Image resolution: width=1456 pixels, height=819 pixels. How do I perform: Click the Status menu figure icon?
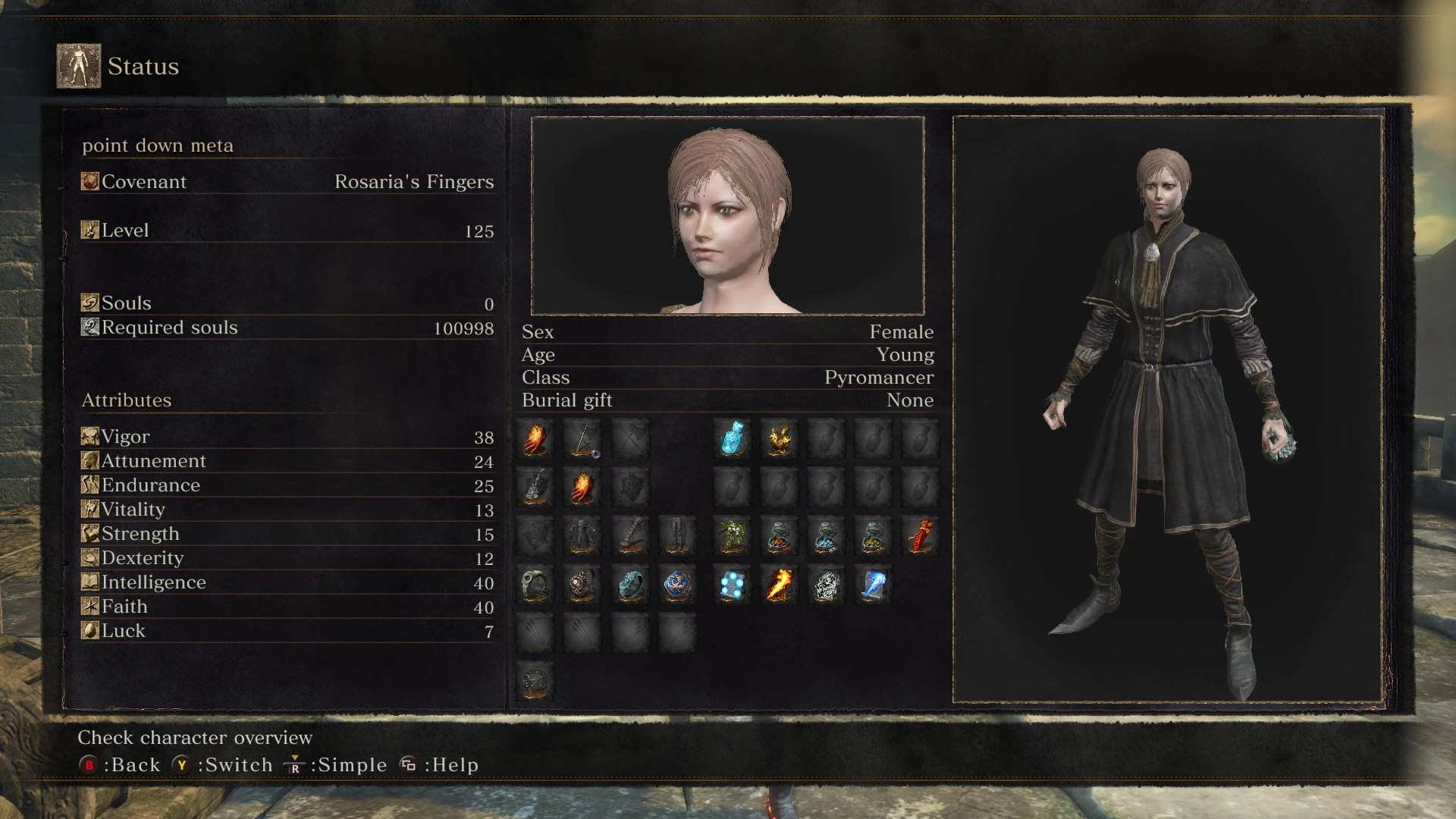79,66
